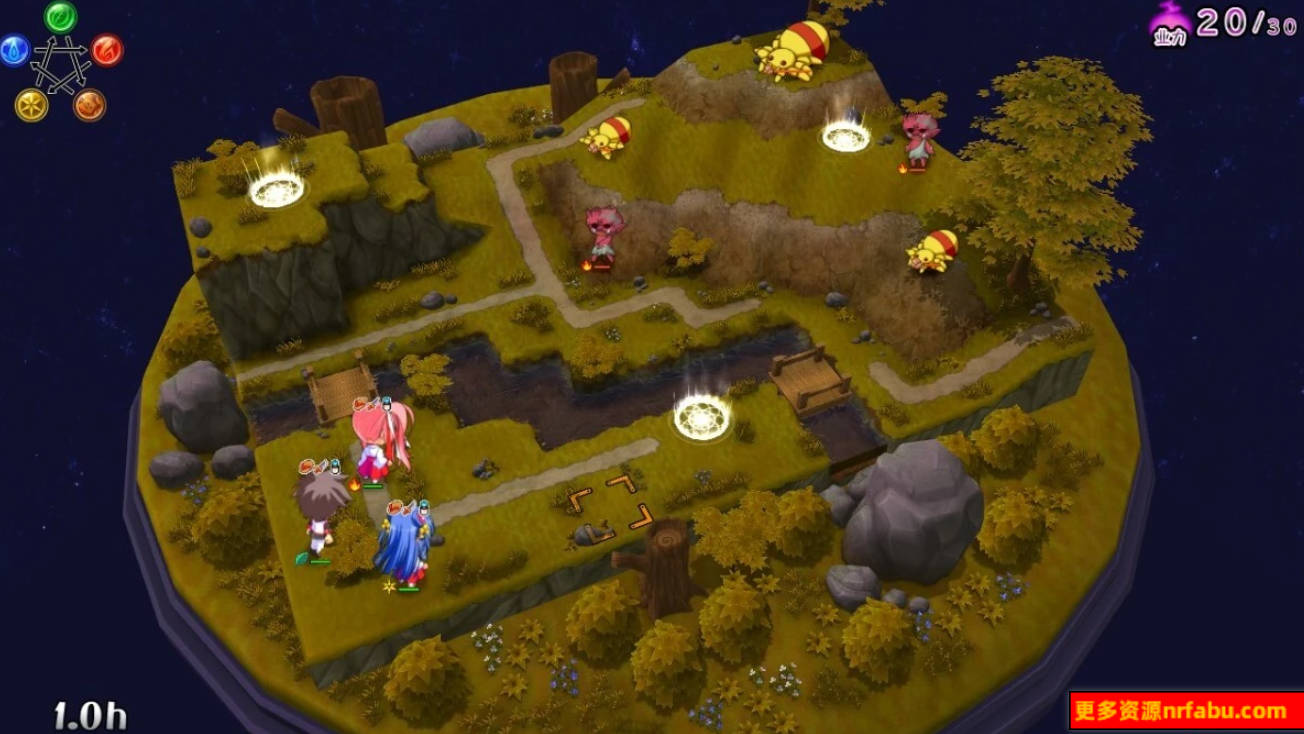Select the green leaf element orb

coord(61,17)
